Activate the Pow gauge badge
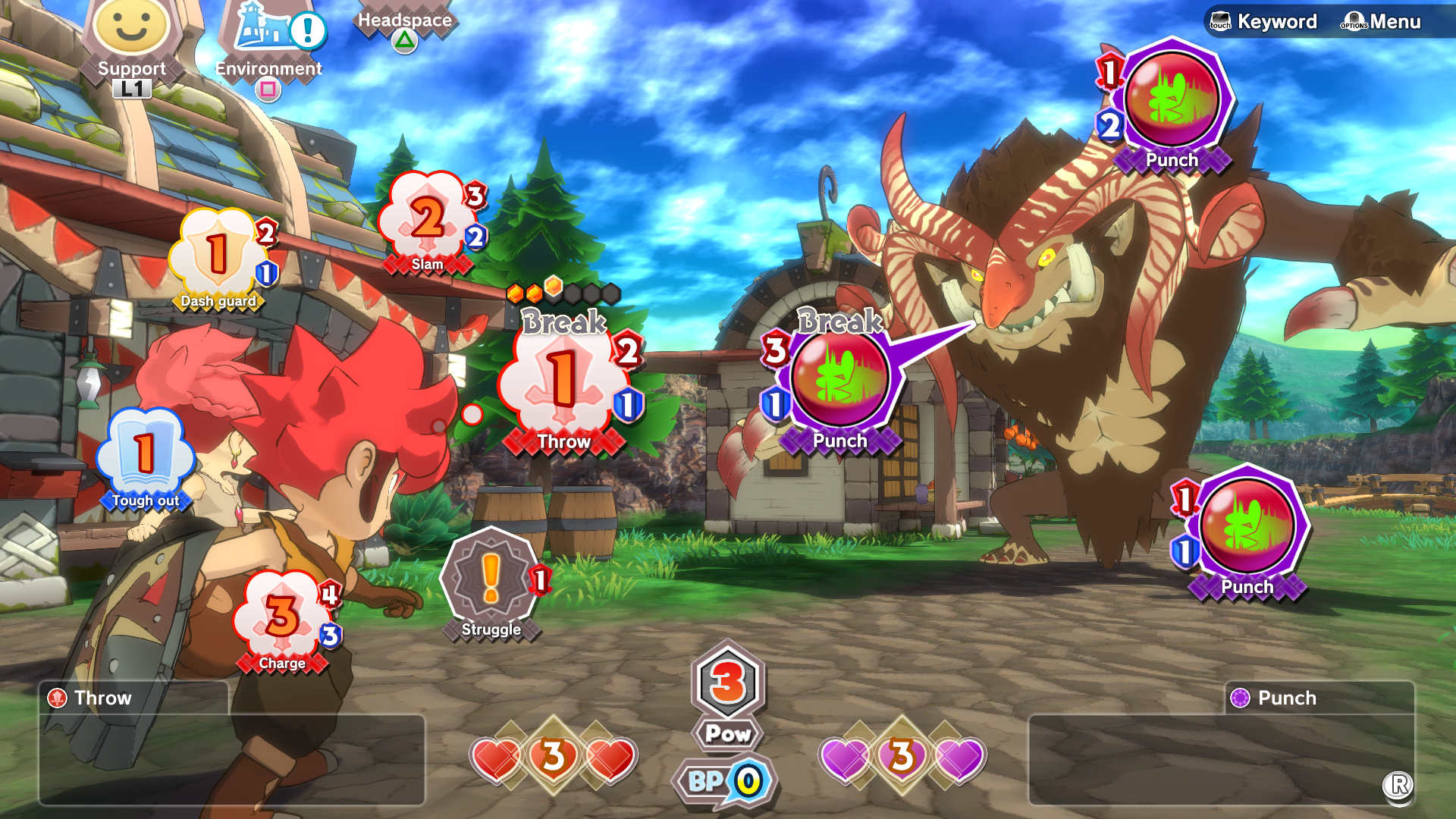This screenshot has width=1456, height=819. [728, 694]
